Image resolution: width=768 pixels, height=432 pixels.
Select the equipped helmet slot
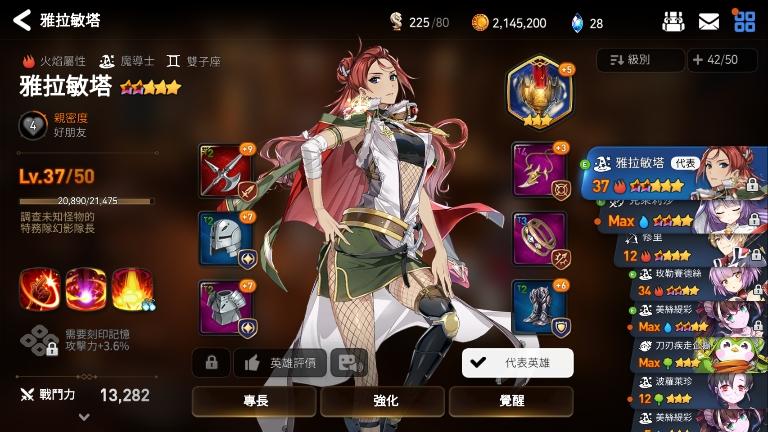coord(226,237)
